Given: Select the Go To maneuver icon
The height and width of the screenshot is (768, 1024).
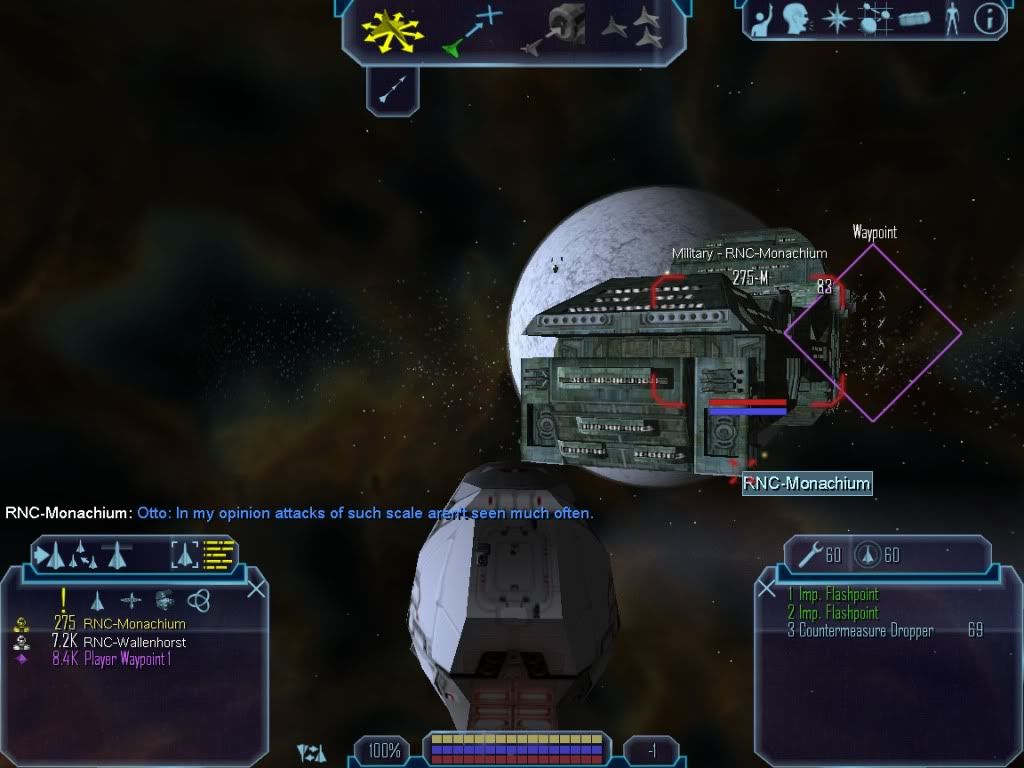Looking at the screenshot, I should point(472,28).
